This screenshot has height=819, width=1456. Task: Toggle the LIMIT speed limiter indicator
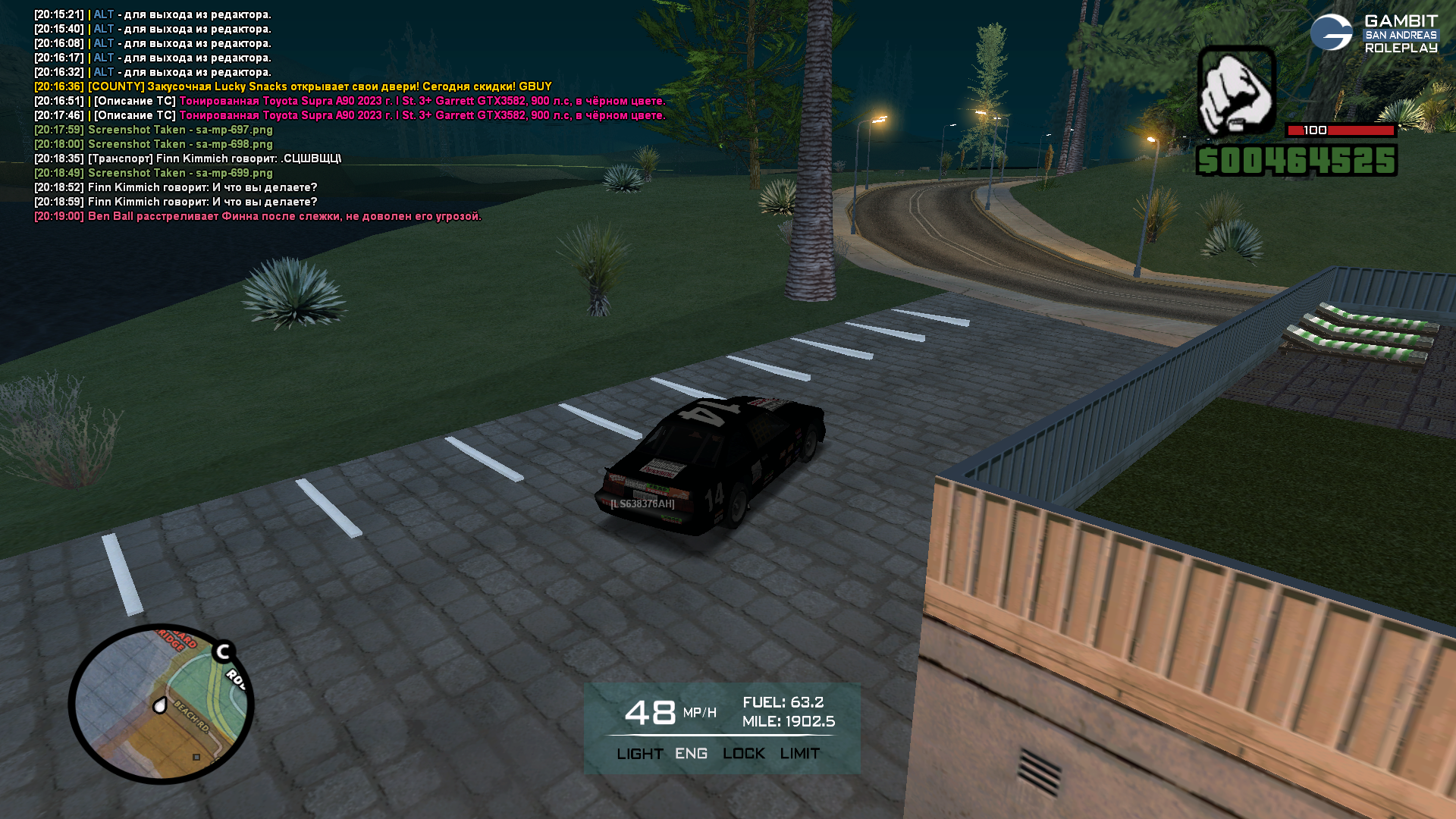coord(799,754)
